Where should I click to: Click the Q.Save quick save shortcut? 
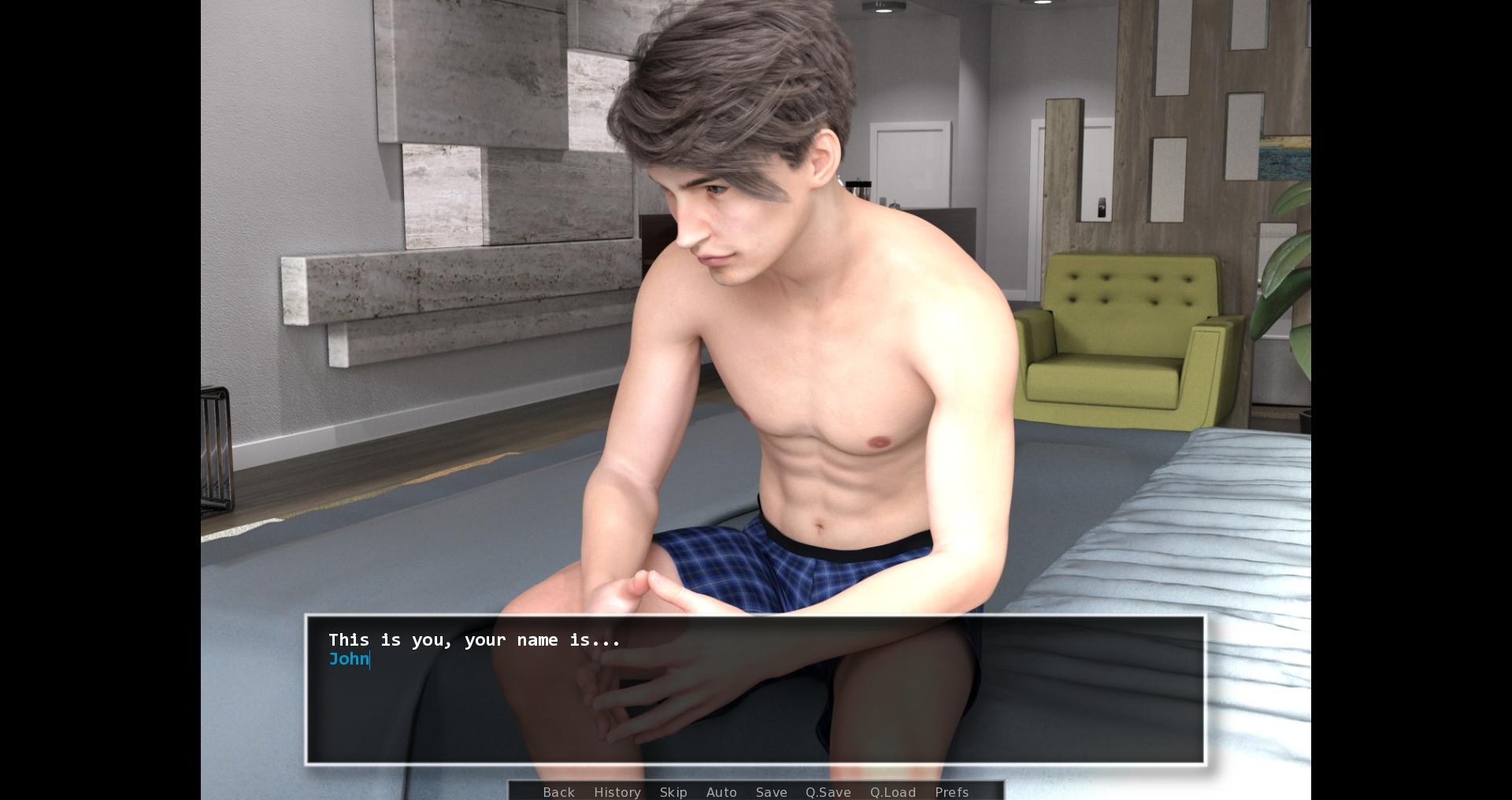tap(828, 792)
